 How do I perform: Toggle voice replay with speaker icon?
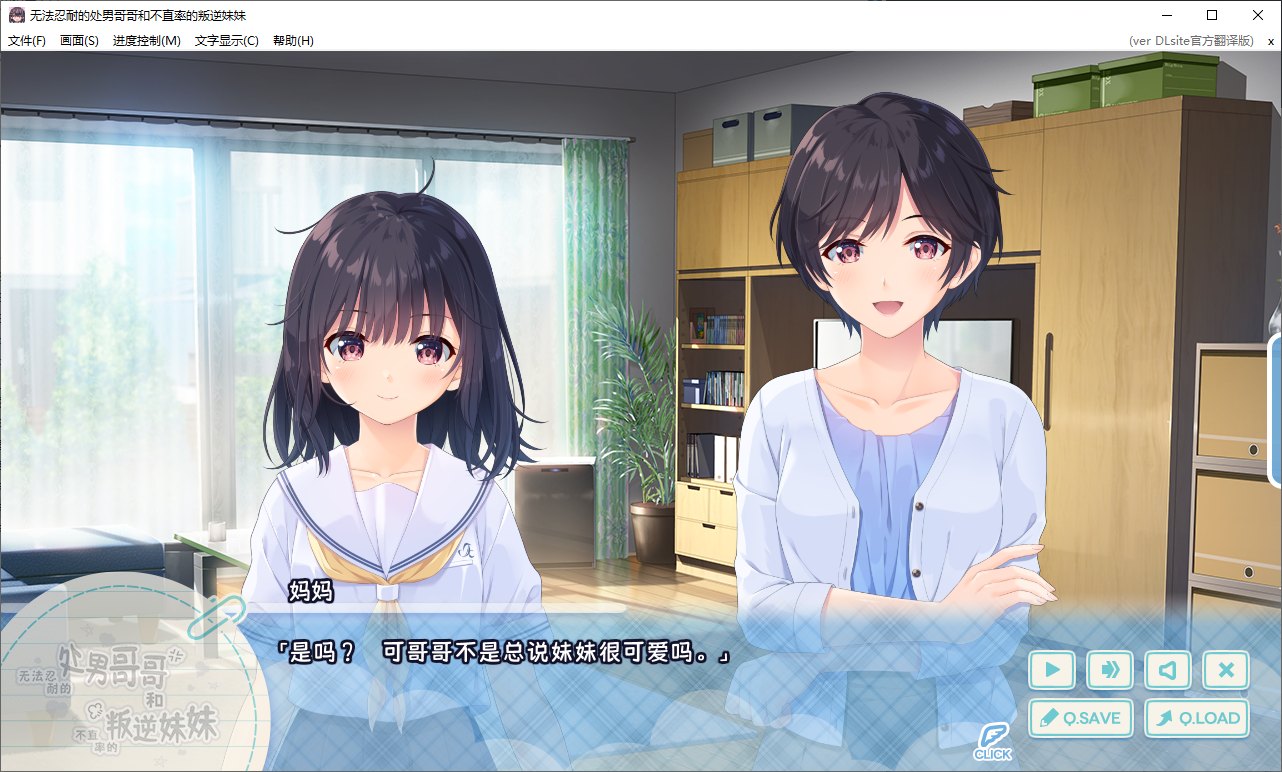[1168, 671]
